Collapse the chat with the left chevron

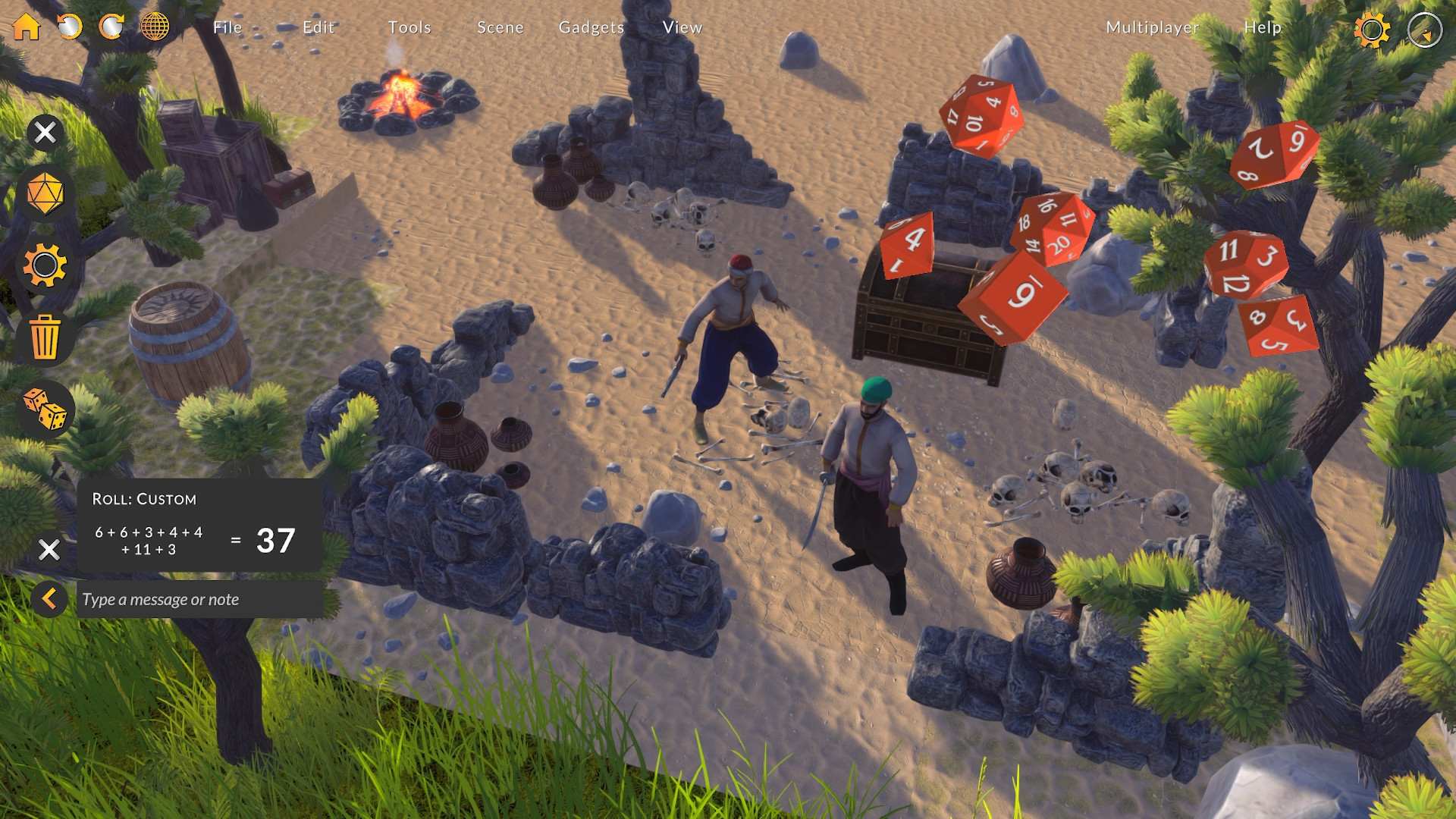49,600
